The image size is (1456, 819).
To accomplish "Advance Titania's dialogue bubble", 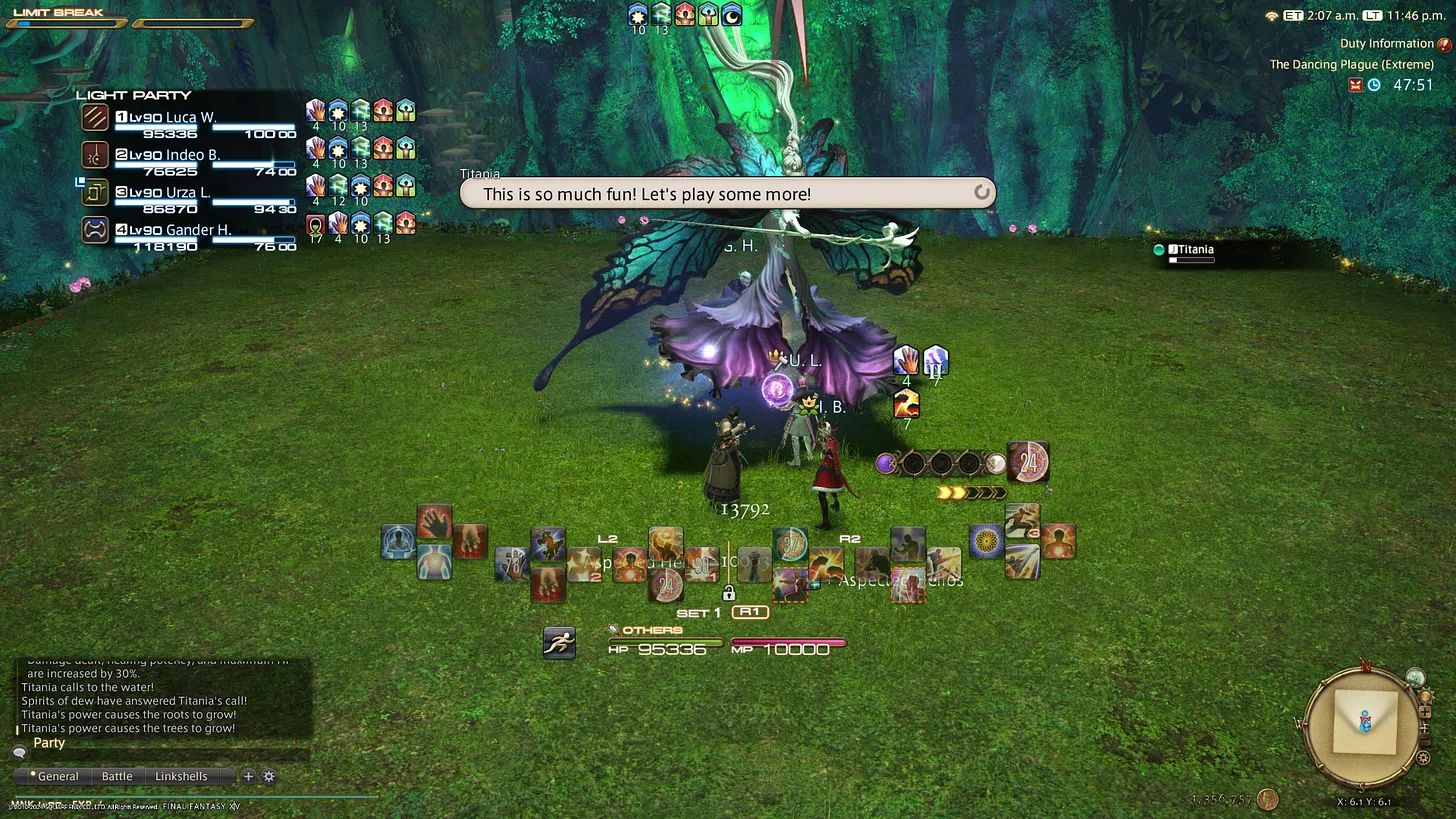I will (981, 193).
